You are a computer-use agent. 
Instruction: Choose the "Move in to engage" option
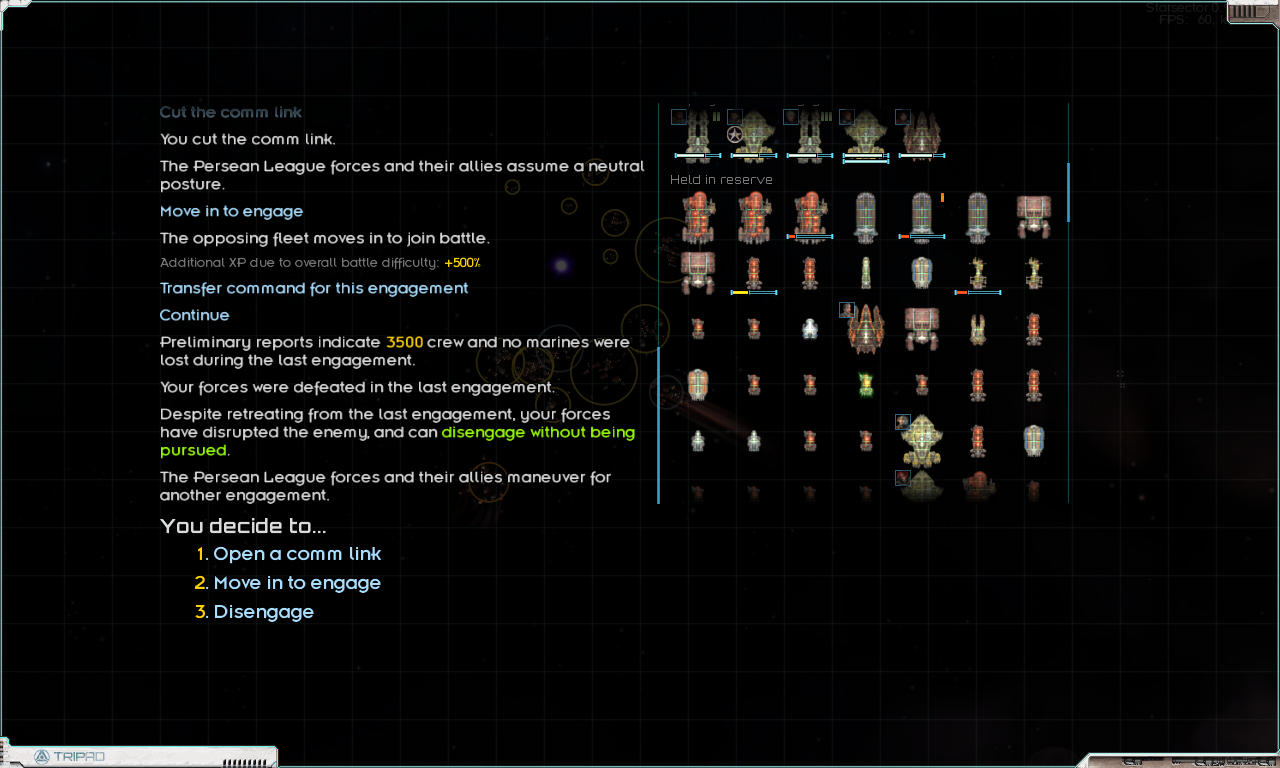tap(297, 582)
